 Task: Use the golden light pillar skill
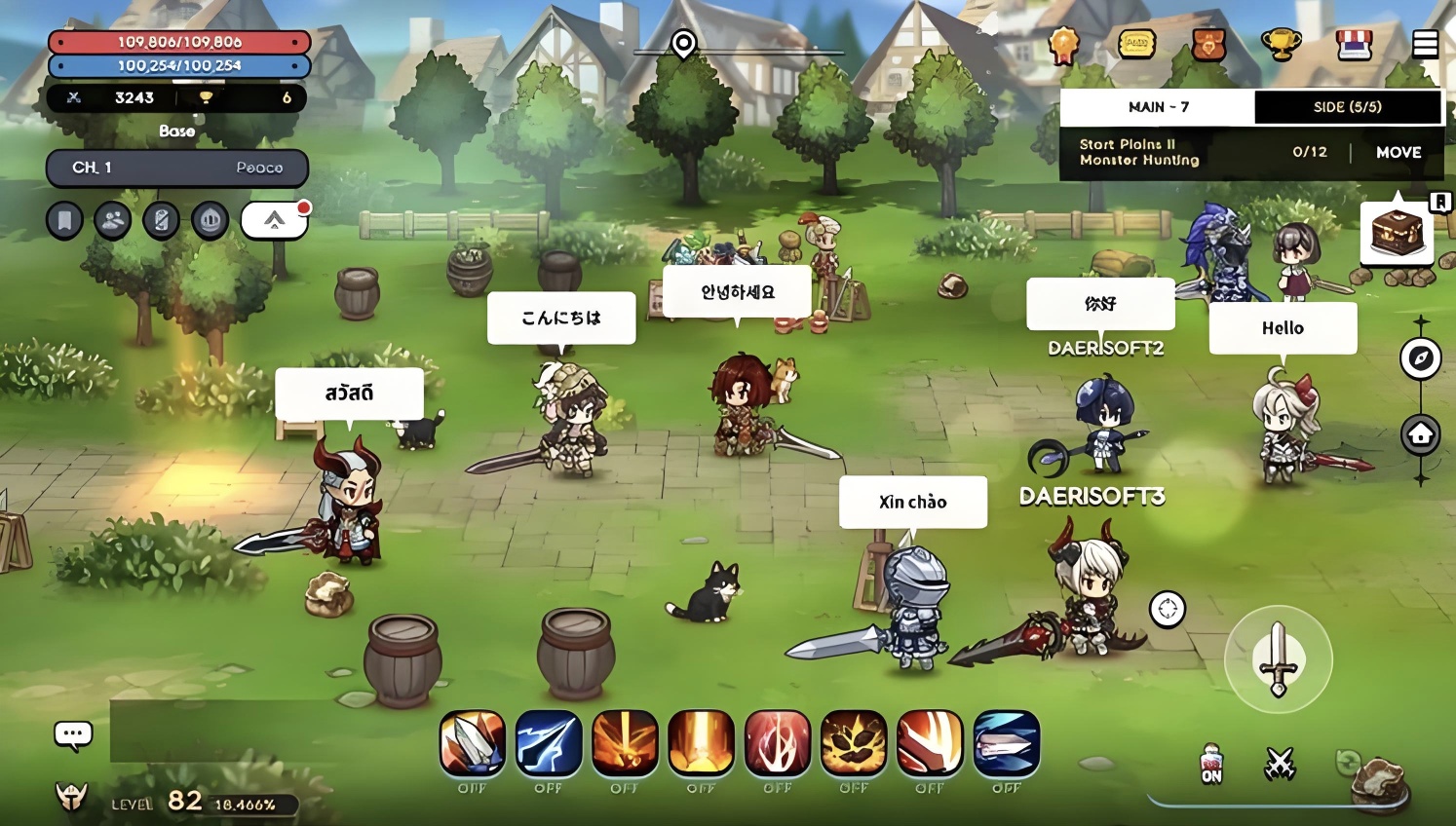click(701, 743)
